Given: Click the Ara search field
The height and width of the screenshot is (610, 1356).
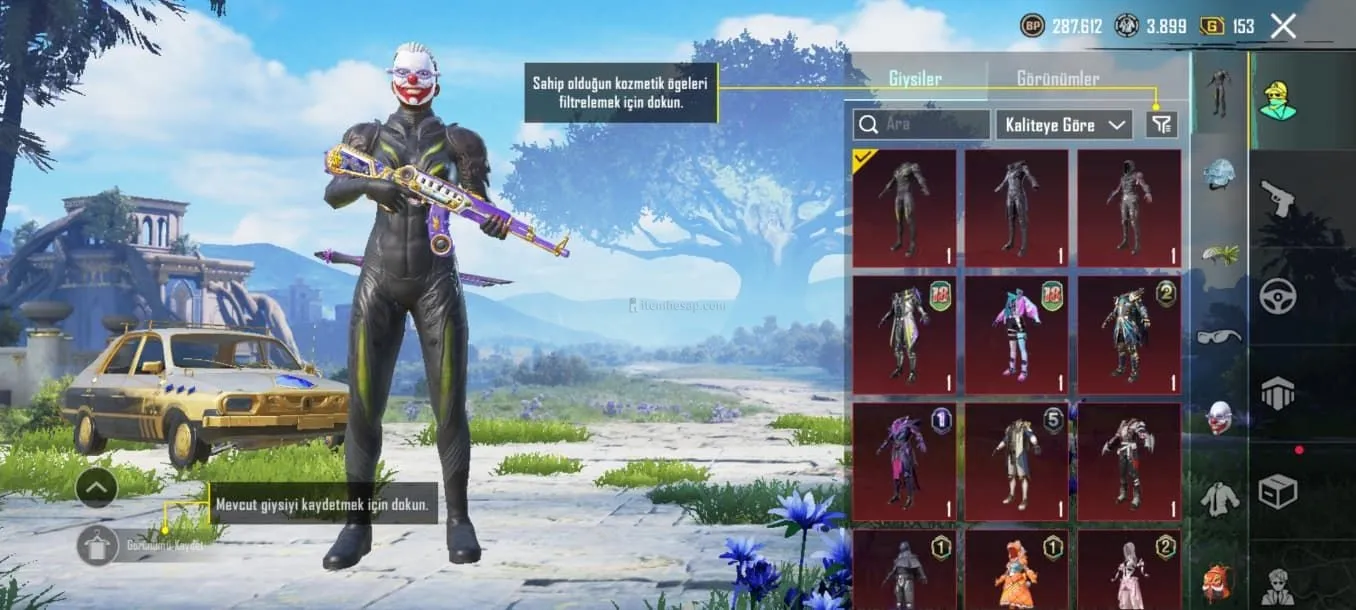Looking at the screenshot, I should (x=922, y=125).
